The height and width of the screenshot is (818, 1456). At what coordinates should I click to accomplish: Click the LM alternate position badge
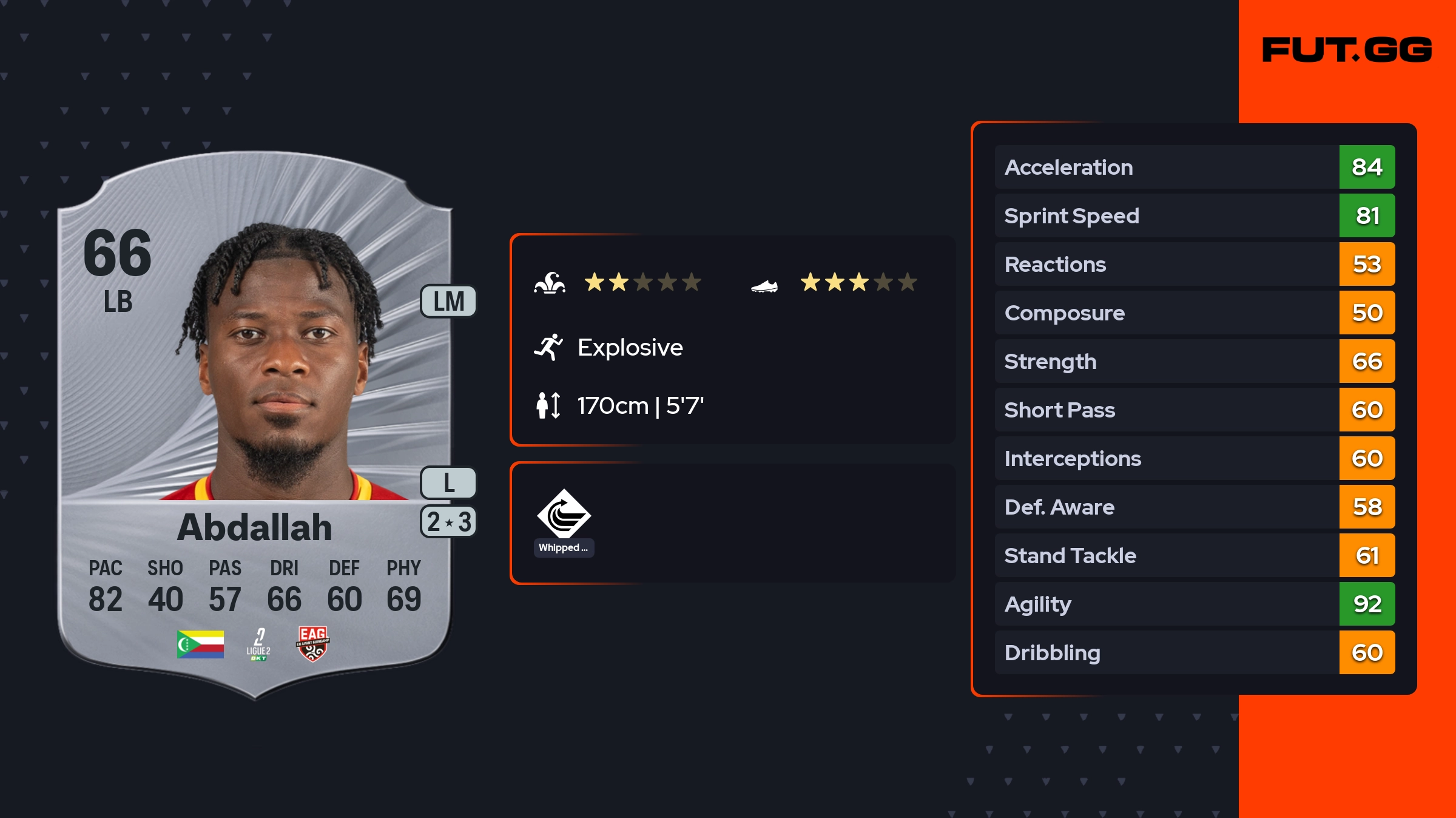click(448, 302)
